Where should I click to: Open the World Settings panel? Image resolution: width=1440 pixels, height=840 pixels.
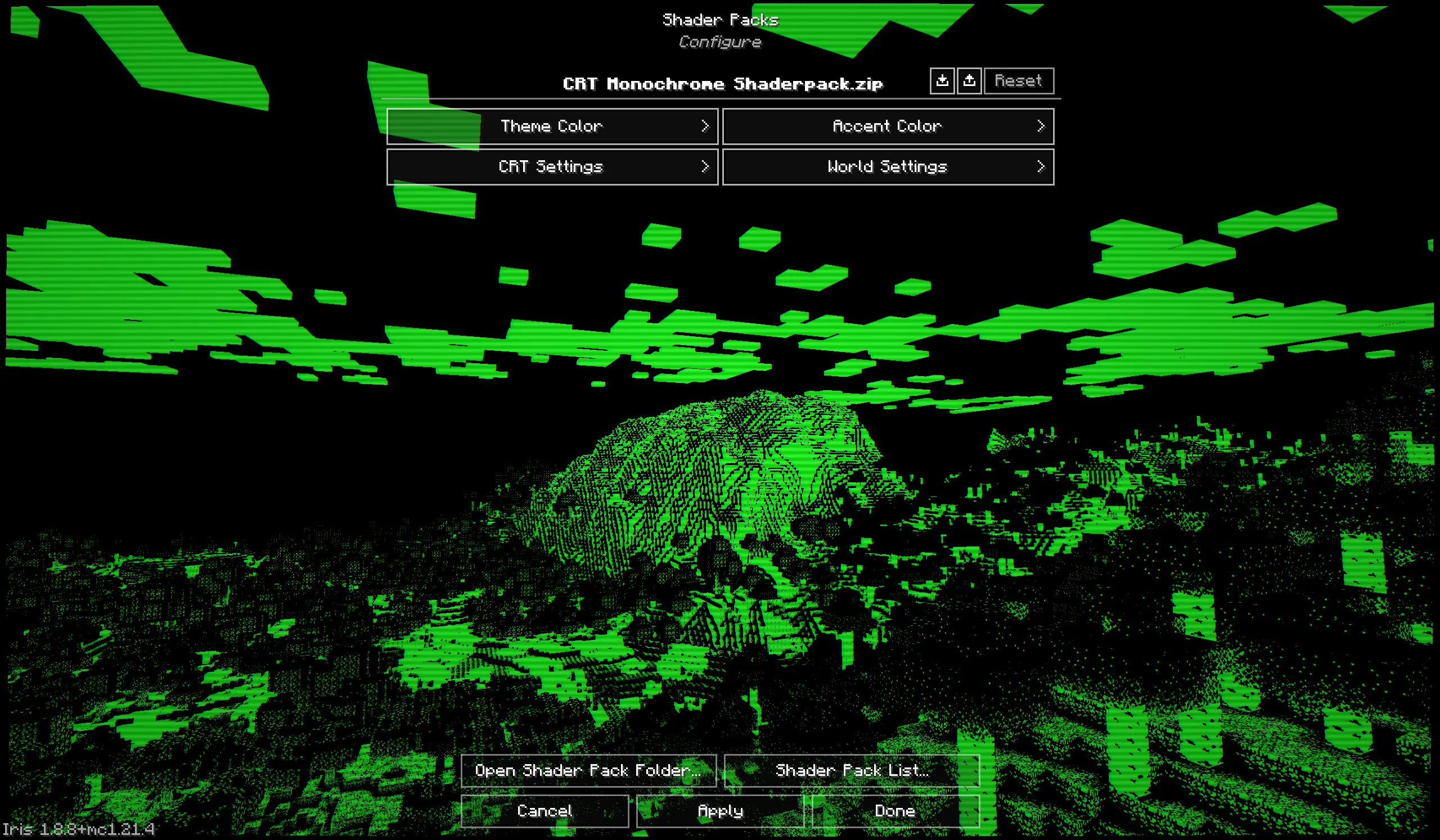click(886, 167)
